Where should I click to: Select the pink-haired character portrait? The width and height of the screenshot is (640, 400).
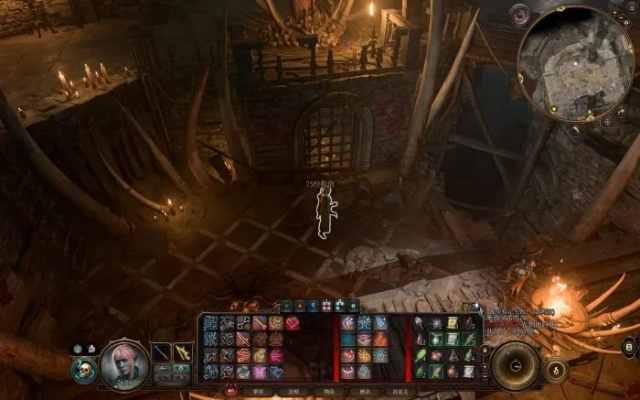coord(125,363)
